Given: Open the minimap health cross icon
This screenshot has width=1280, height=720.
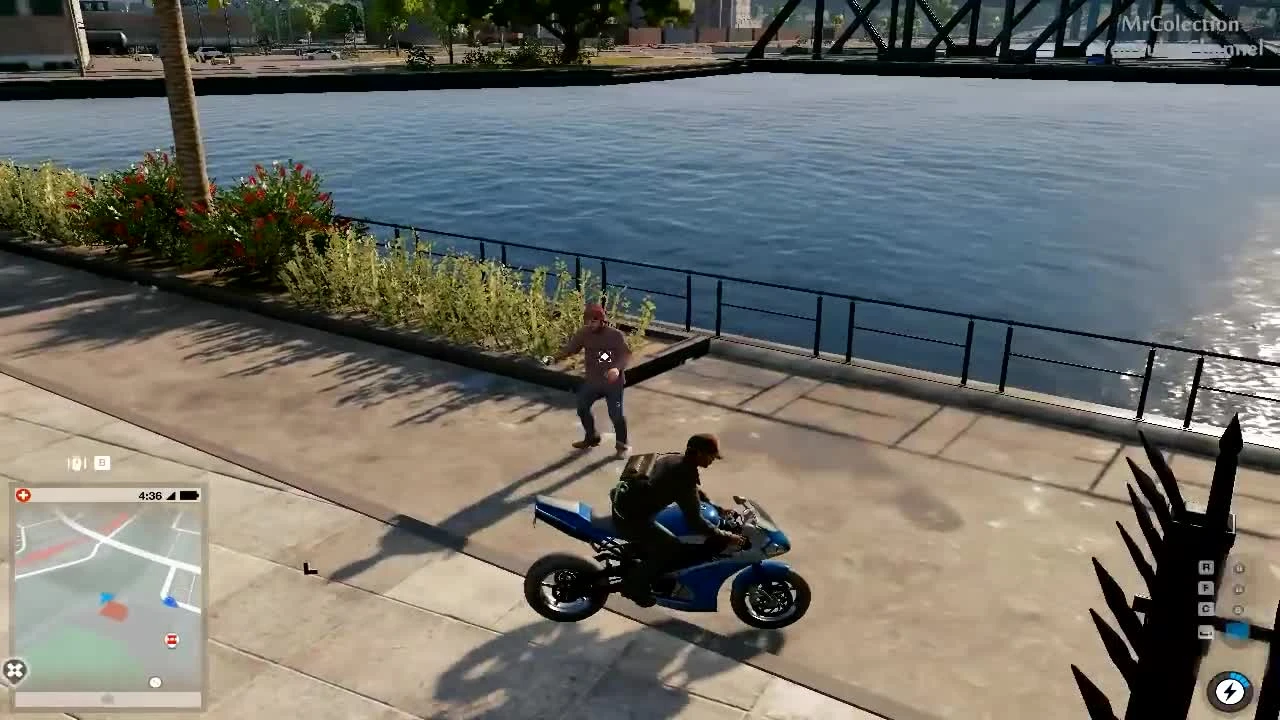Looking at the screenshot, I should (23, 494).
